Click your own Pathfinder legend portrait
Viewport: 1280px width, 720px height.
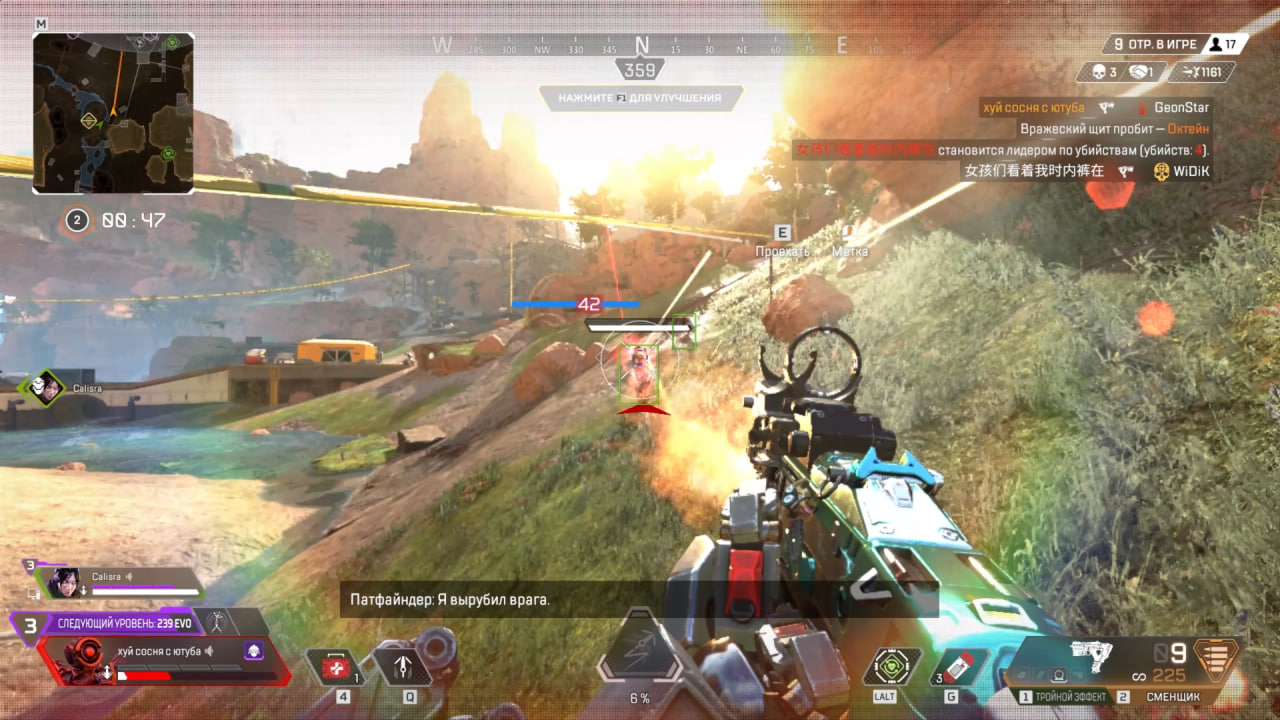(80, 659)
